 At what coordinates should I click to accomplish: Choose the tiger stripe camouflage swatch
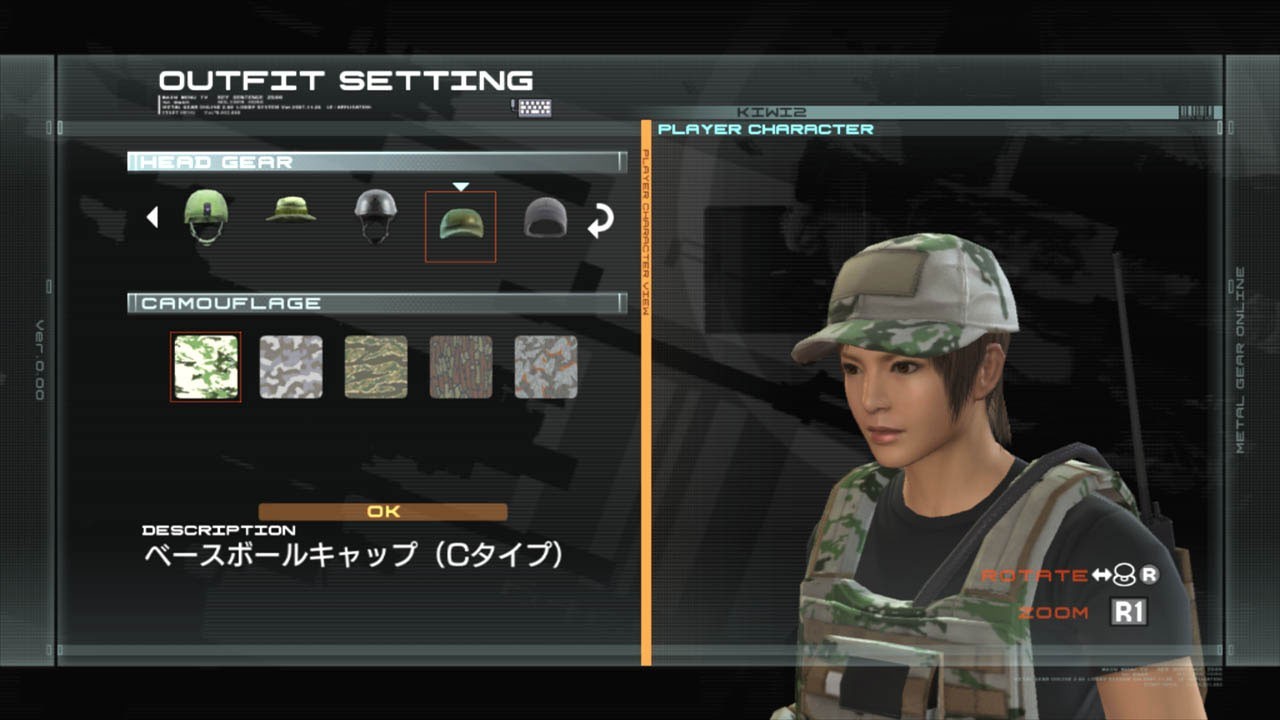pyautogui.click(x=376, y=367)
